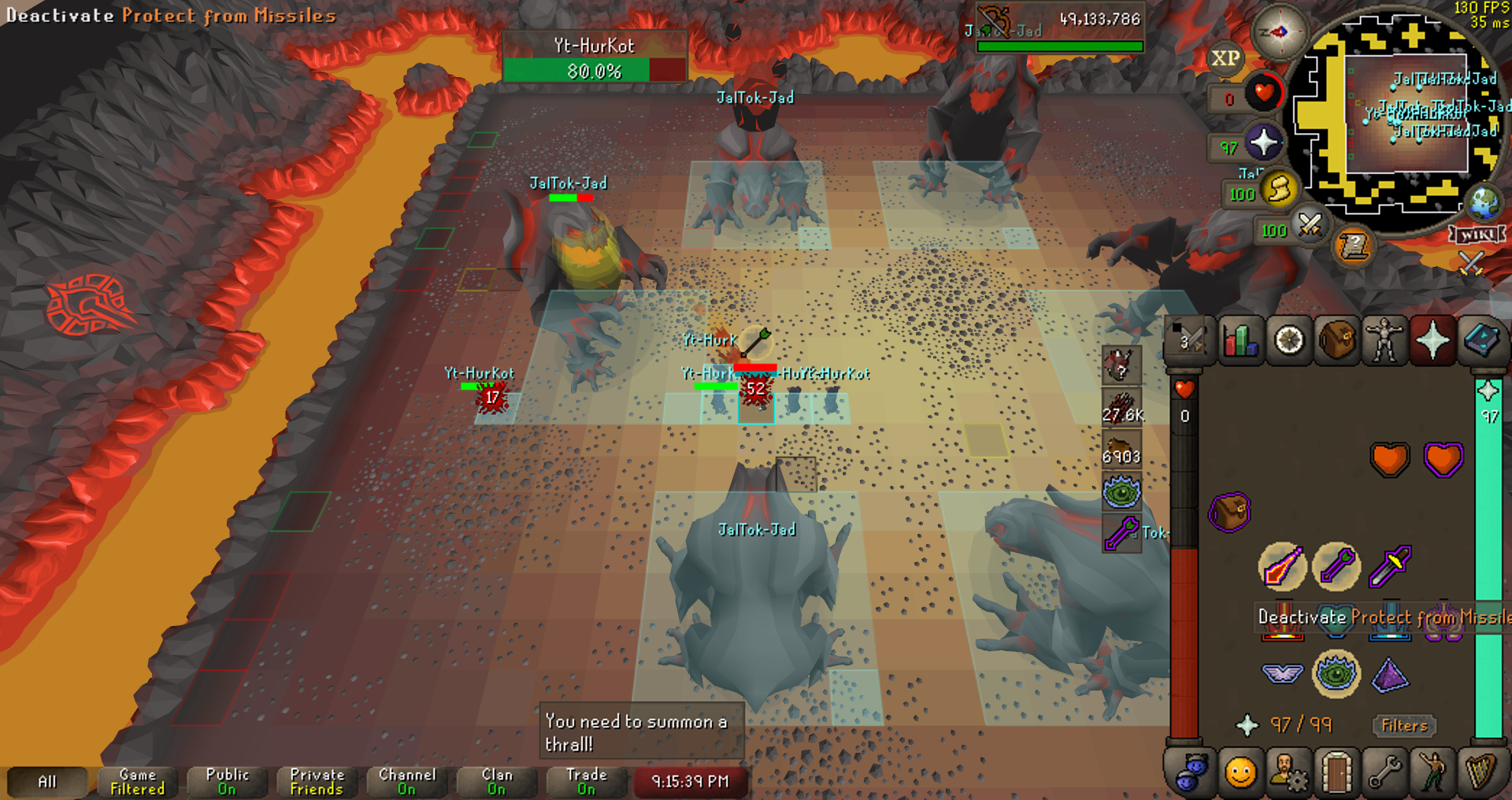The image size is (1512, 800).
Task: Toggle run with the boot energy orb
Action: [x=1279, y=189]
